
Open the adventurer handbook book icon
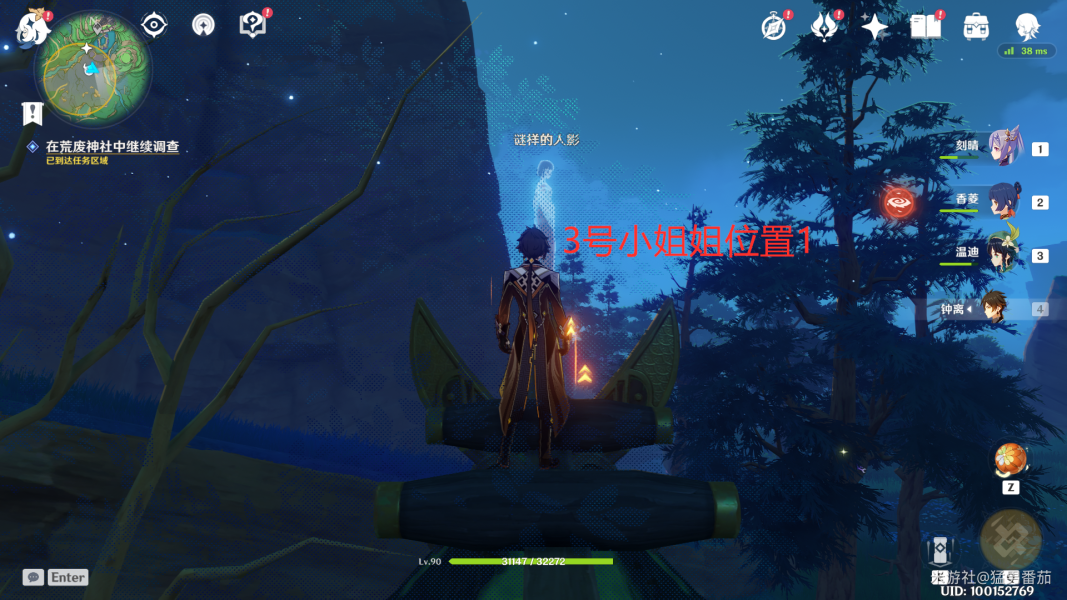(x=926, y=27)
